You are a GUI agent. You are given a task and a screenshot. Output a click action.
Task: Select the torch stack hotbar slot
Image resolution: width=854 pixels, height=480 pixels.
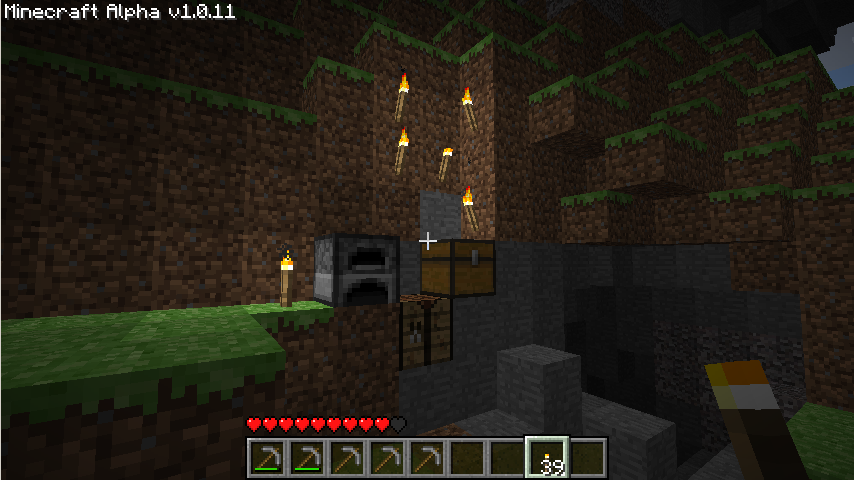[x=547, y=458]
